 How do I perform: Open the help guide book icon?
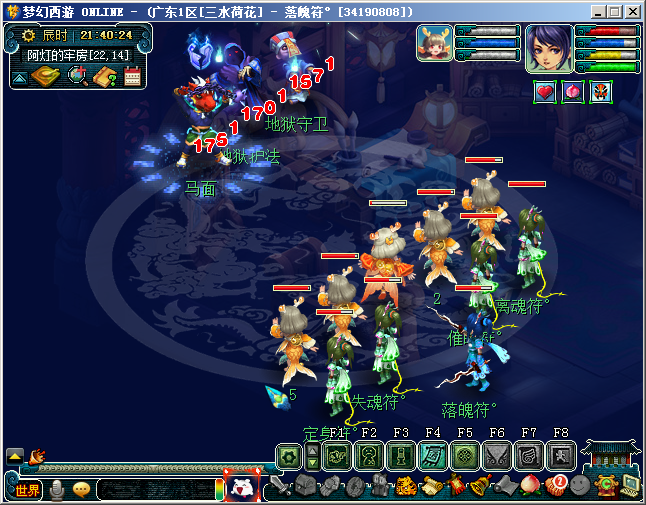[x=105, y=76]
